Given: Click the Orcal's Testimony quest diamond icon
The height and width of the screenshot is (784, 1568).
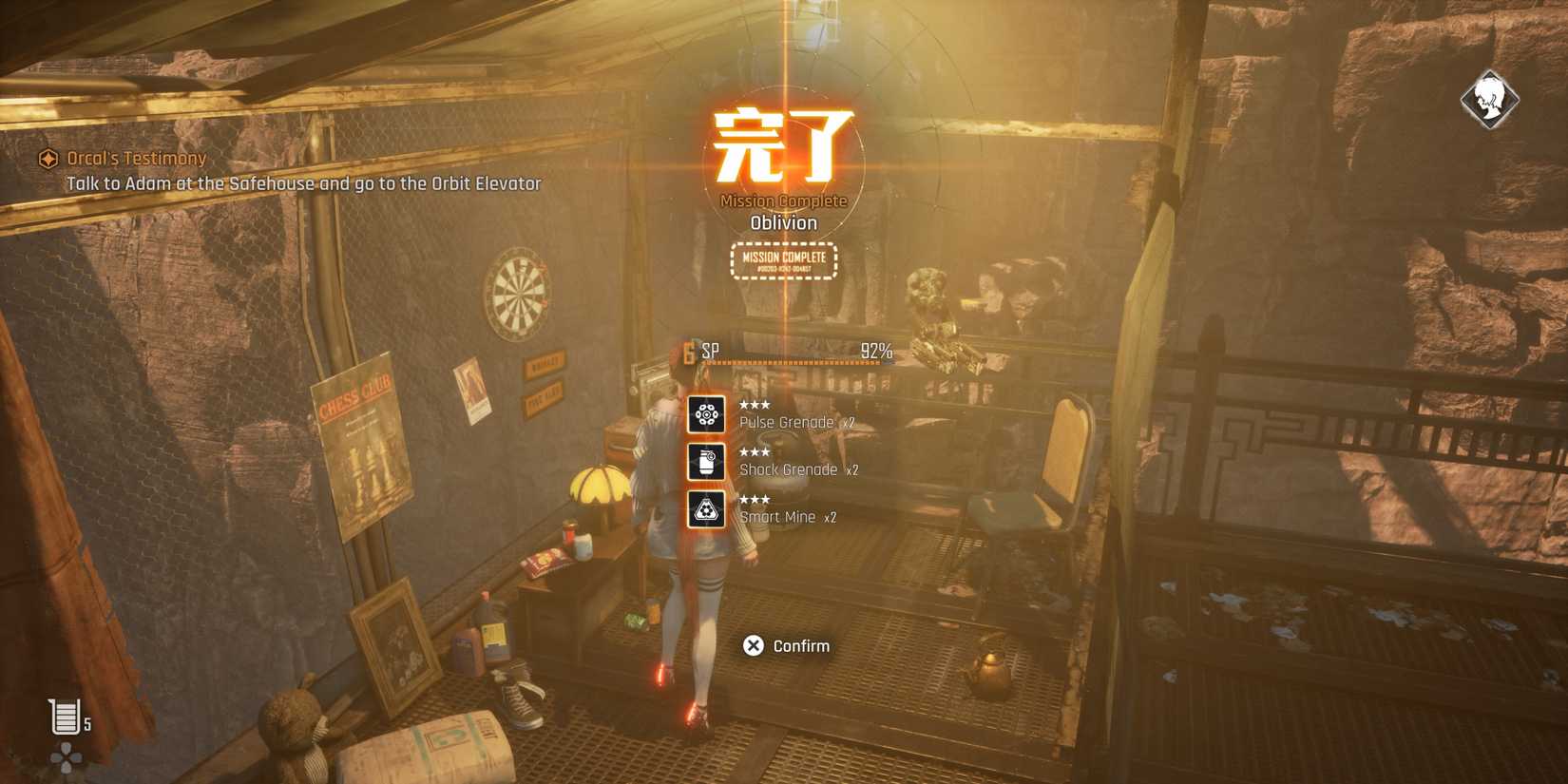Looking at the screenshot, I should point(48,159).
